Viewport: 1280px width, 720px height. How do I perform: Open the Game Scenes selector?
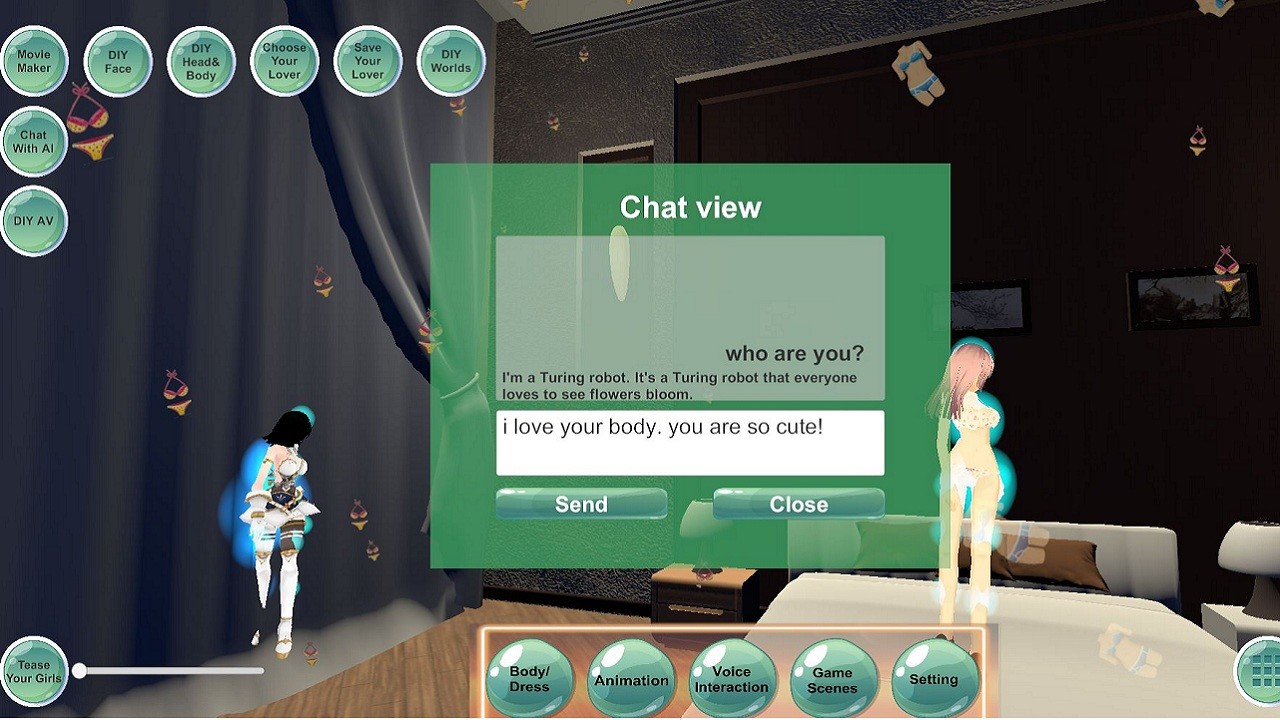point(833,678)
